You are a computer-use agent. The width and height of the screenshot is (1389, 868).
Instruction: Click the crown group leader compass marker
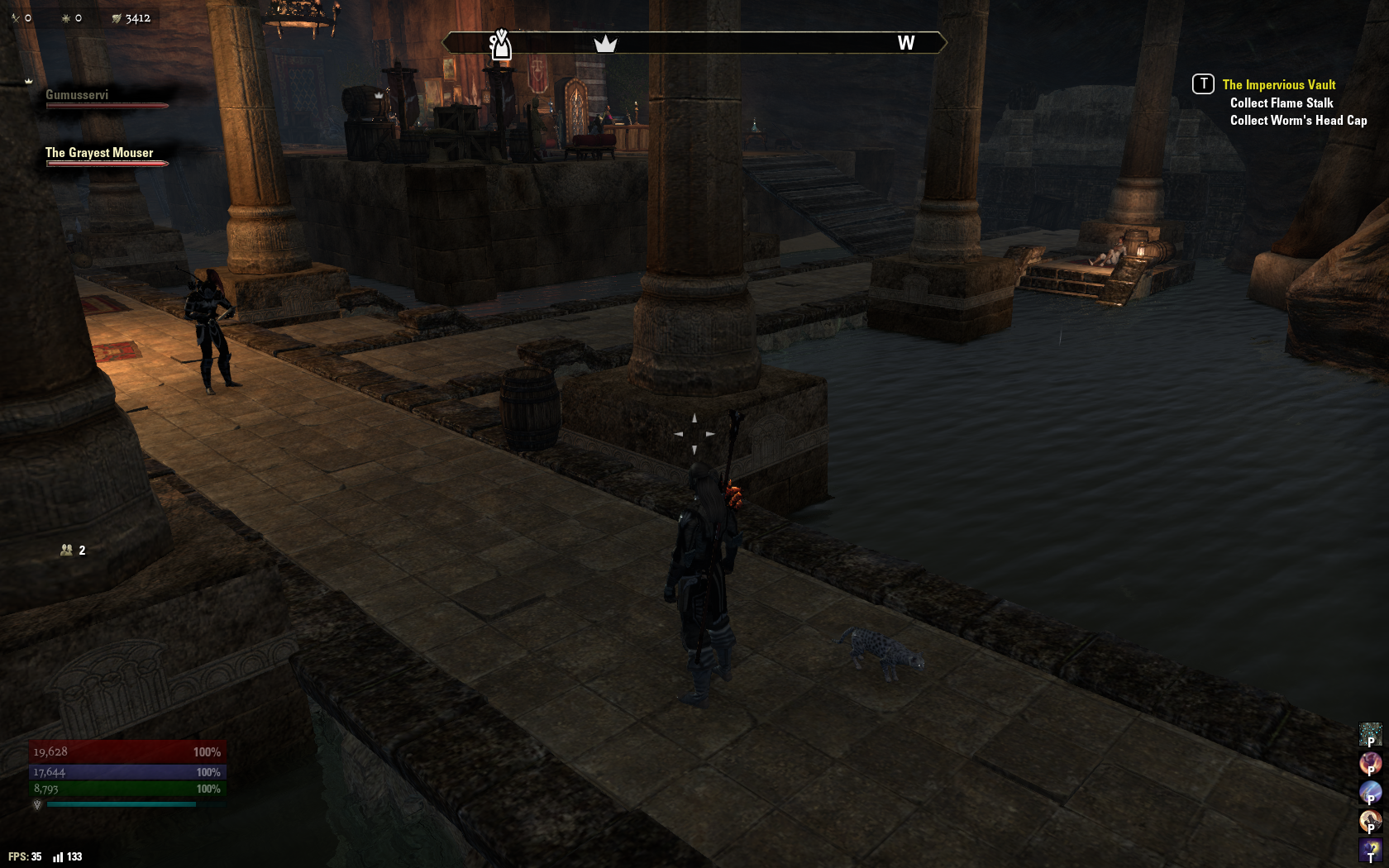605,43
